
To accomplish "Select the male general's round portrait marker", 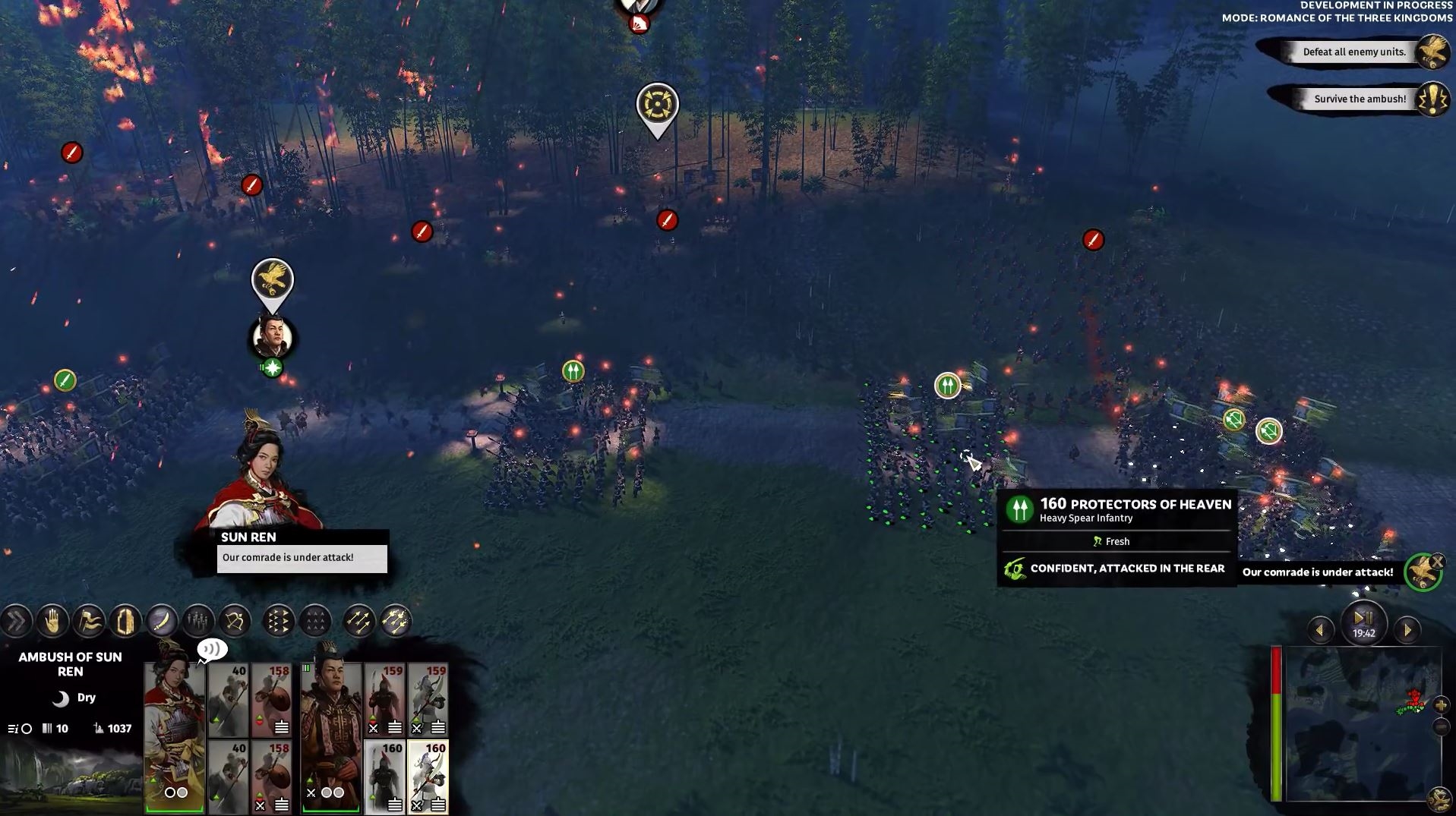I will click(x=272, y=336).
